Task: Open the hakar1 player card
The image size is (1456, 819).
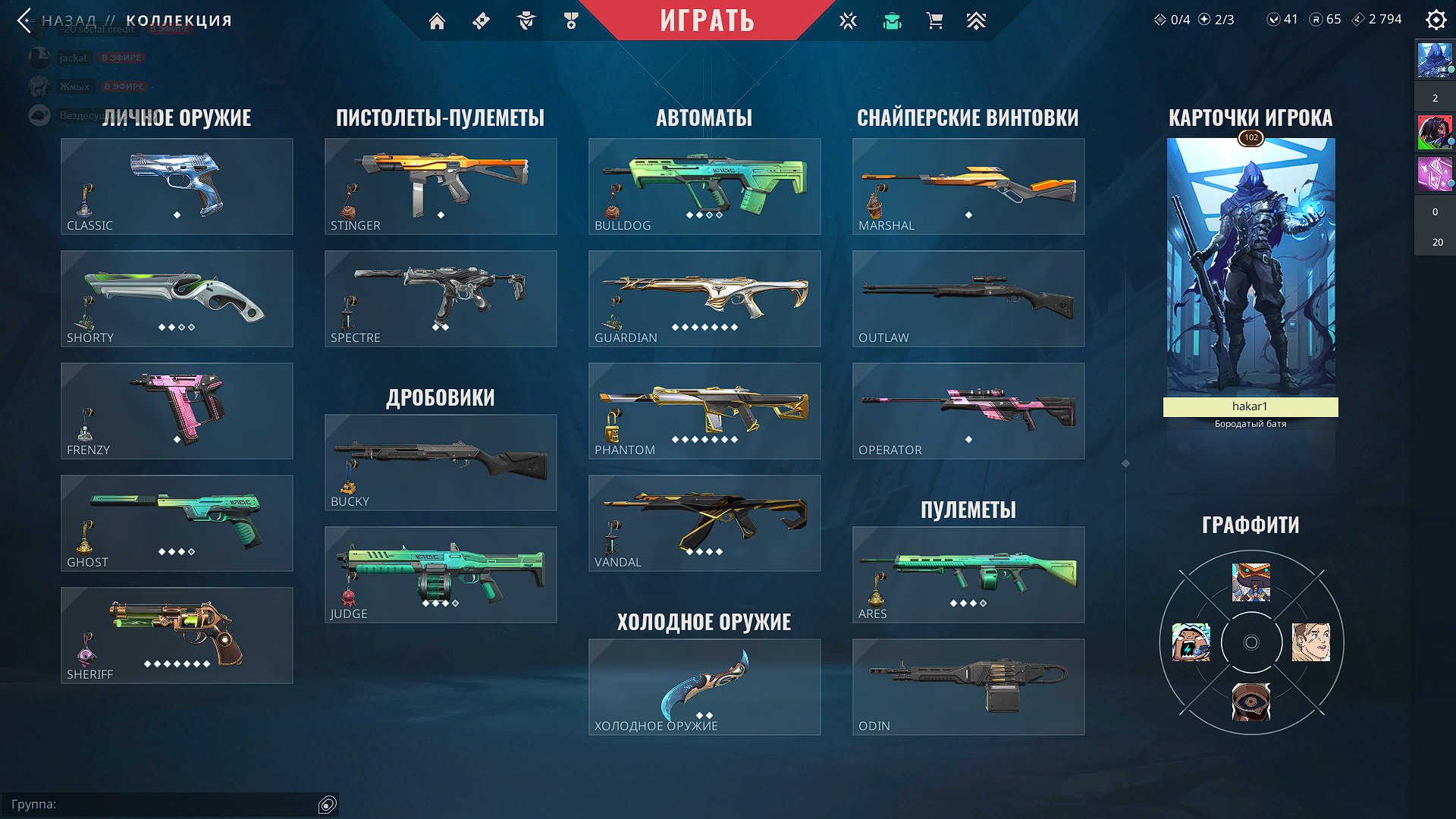Action: (x=1250, y=273)
